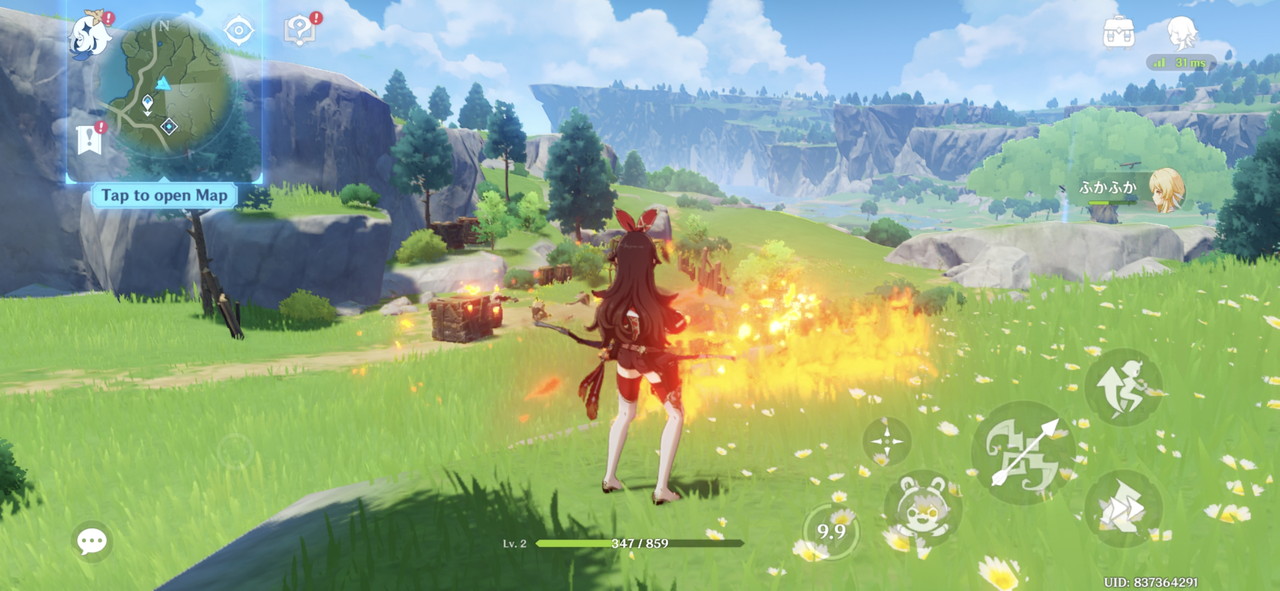
Task: Use the Baron Bunny elemental skill
Action: (922, 508)
